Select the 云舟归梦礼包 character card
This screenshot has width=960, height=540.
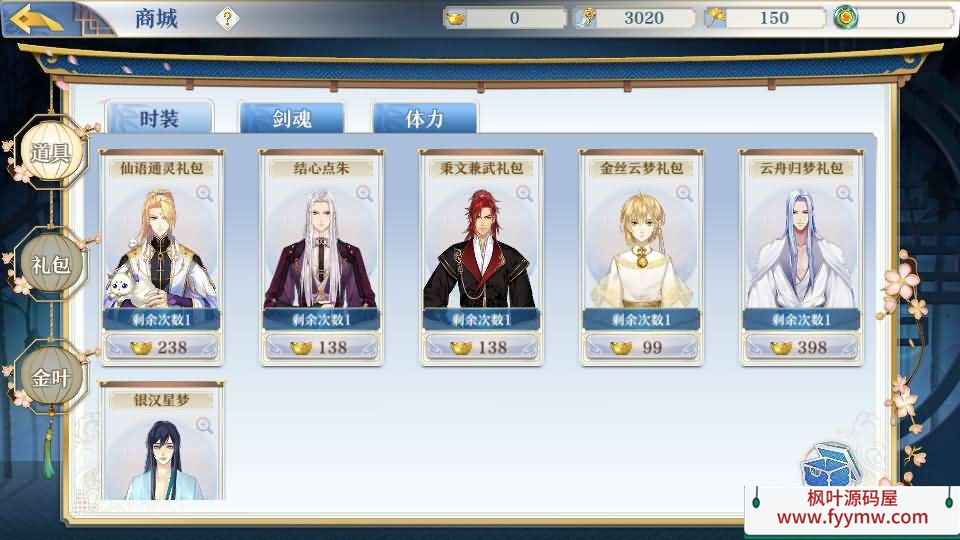click(800, 250)
